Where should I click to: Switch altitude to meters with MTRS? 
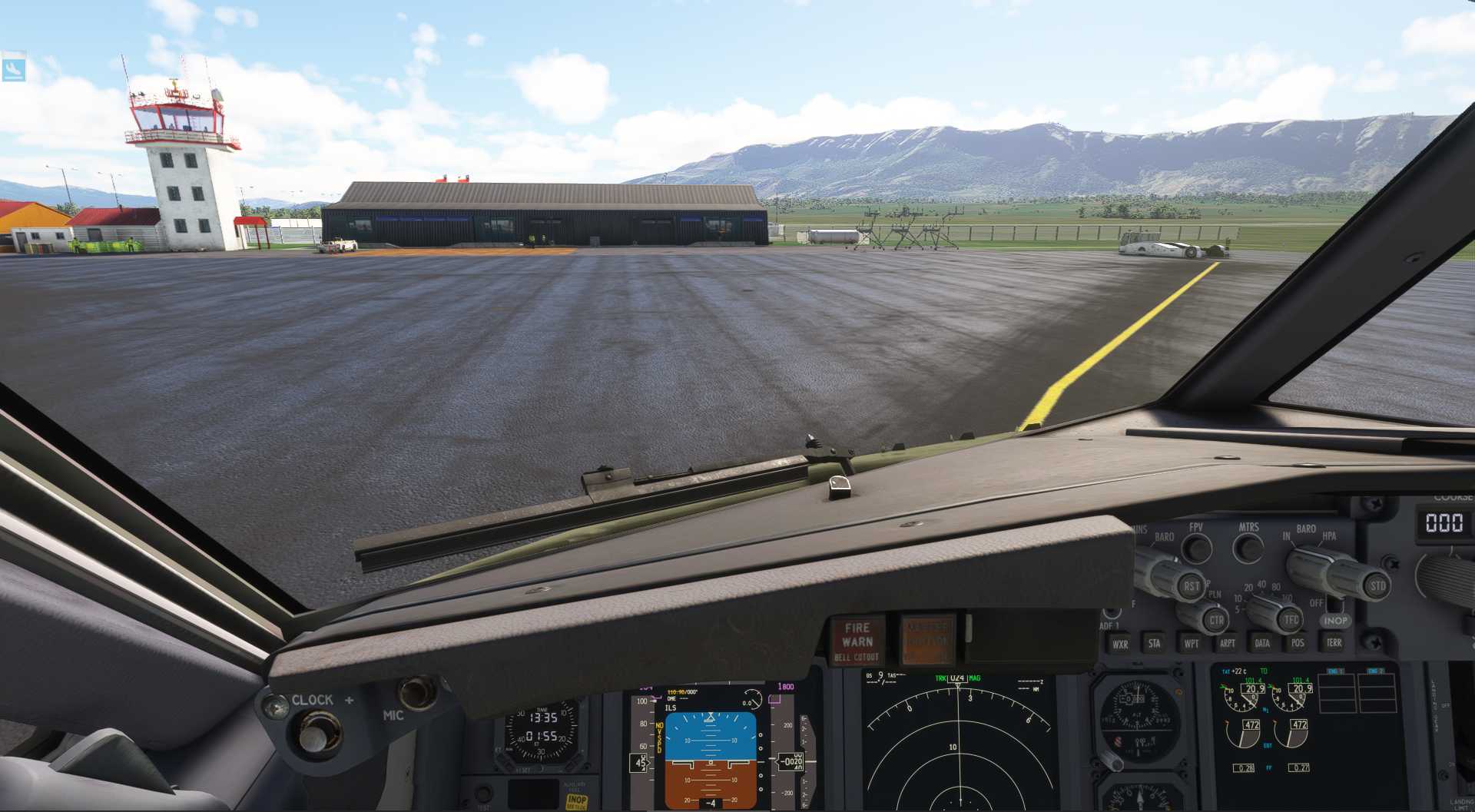coord(1248,548)
